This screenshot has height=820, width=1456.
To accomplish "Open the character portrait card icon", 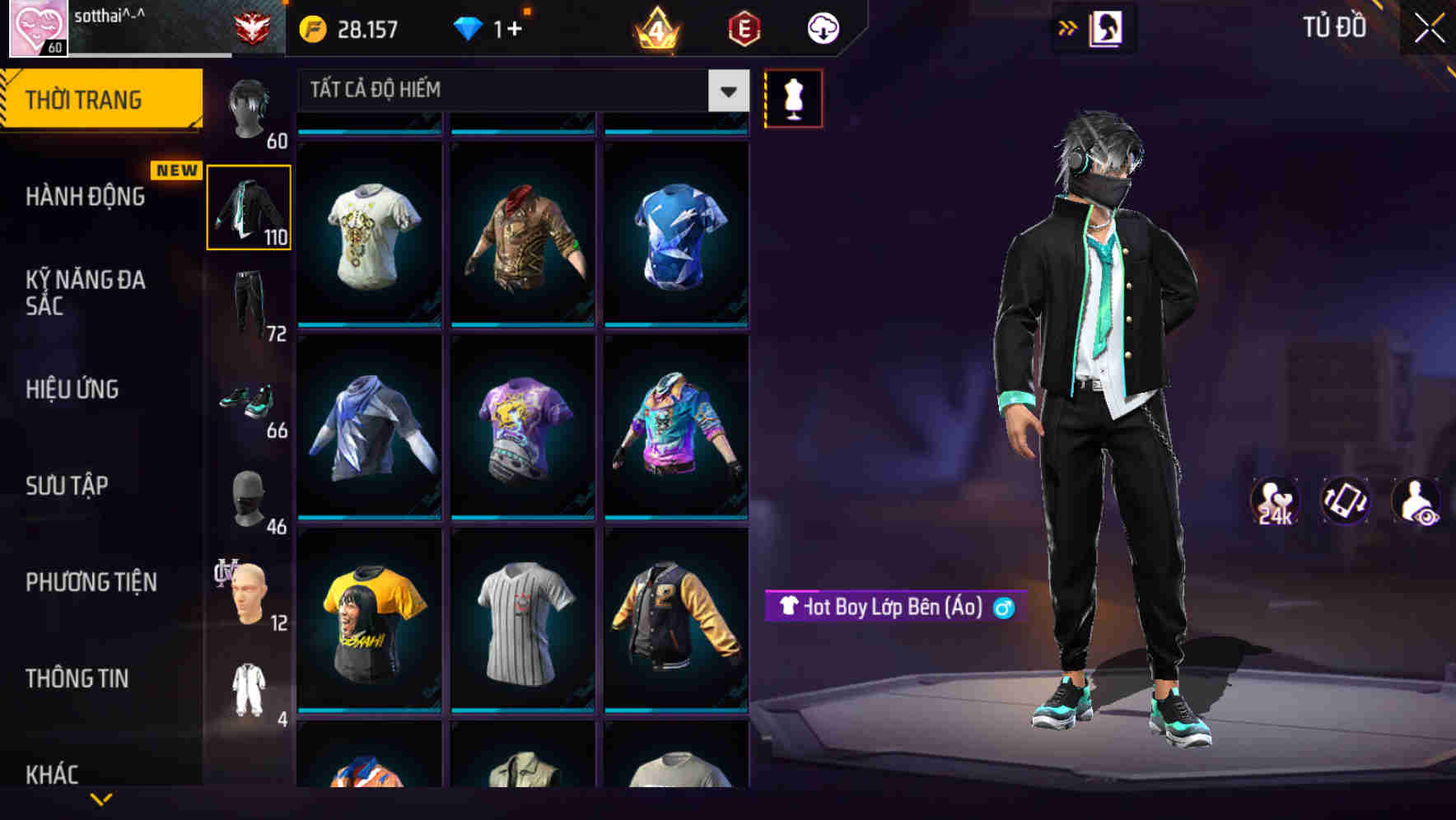I will (1104, 27).
